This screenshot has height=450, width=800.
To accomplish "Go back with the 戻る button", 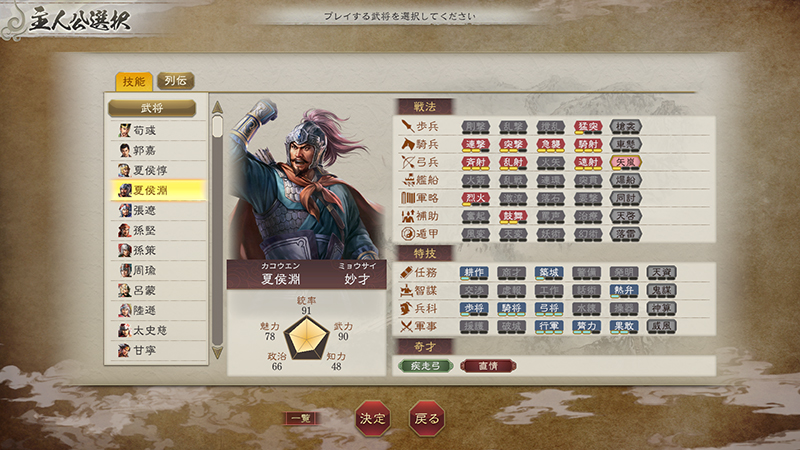I will tap(426, 418).
